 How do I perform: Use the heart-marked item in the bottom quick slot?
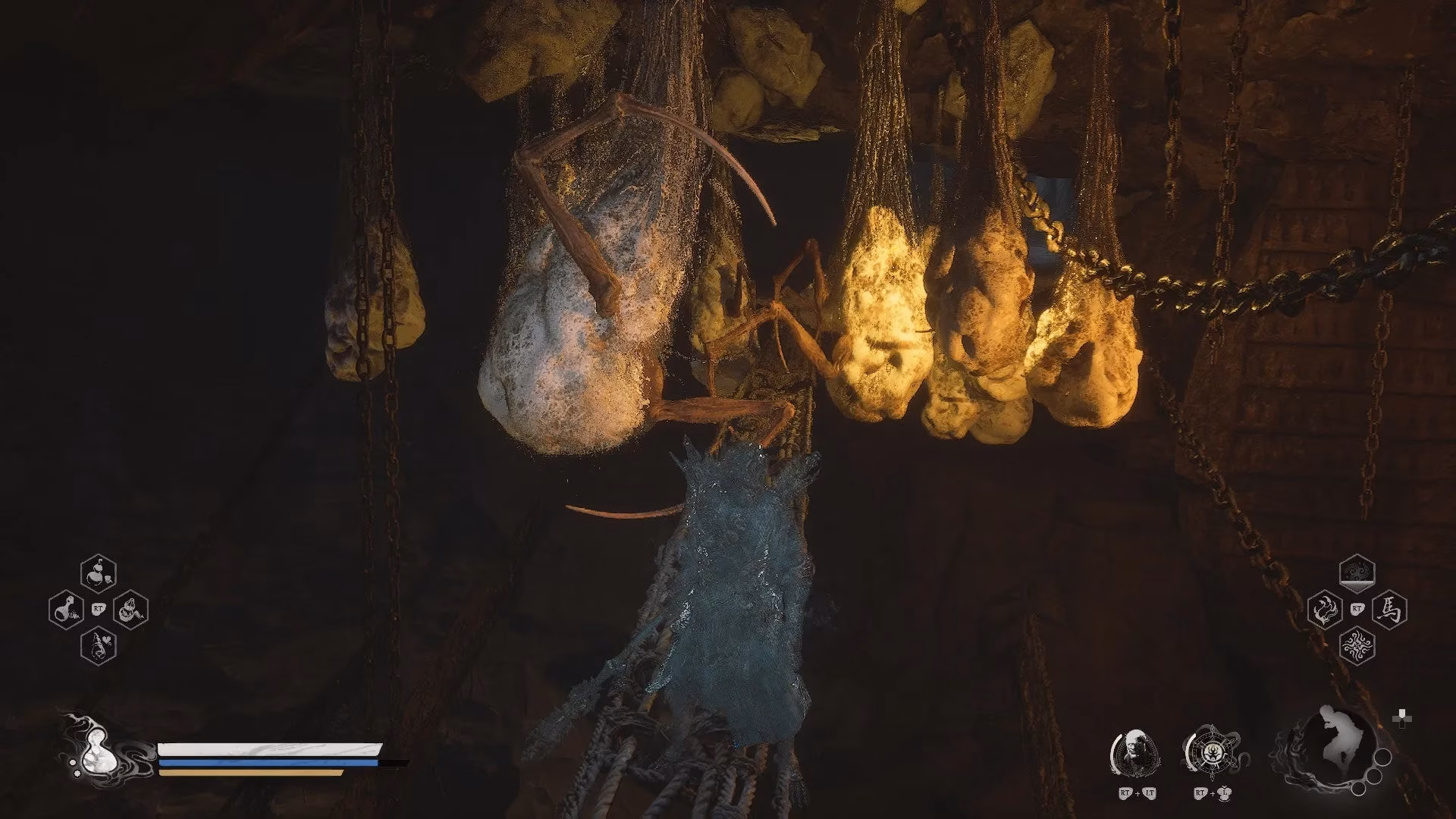[98, 645]
